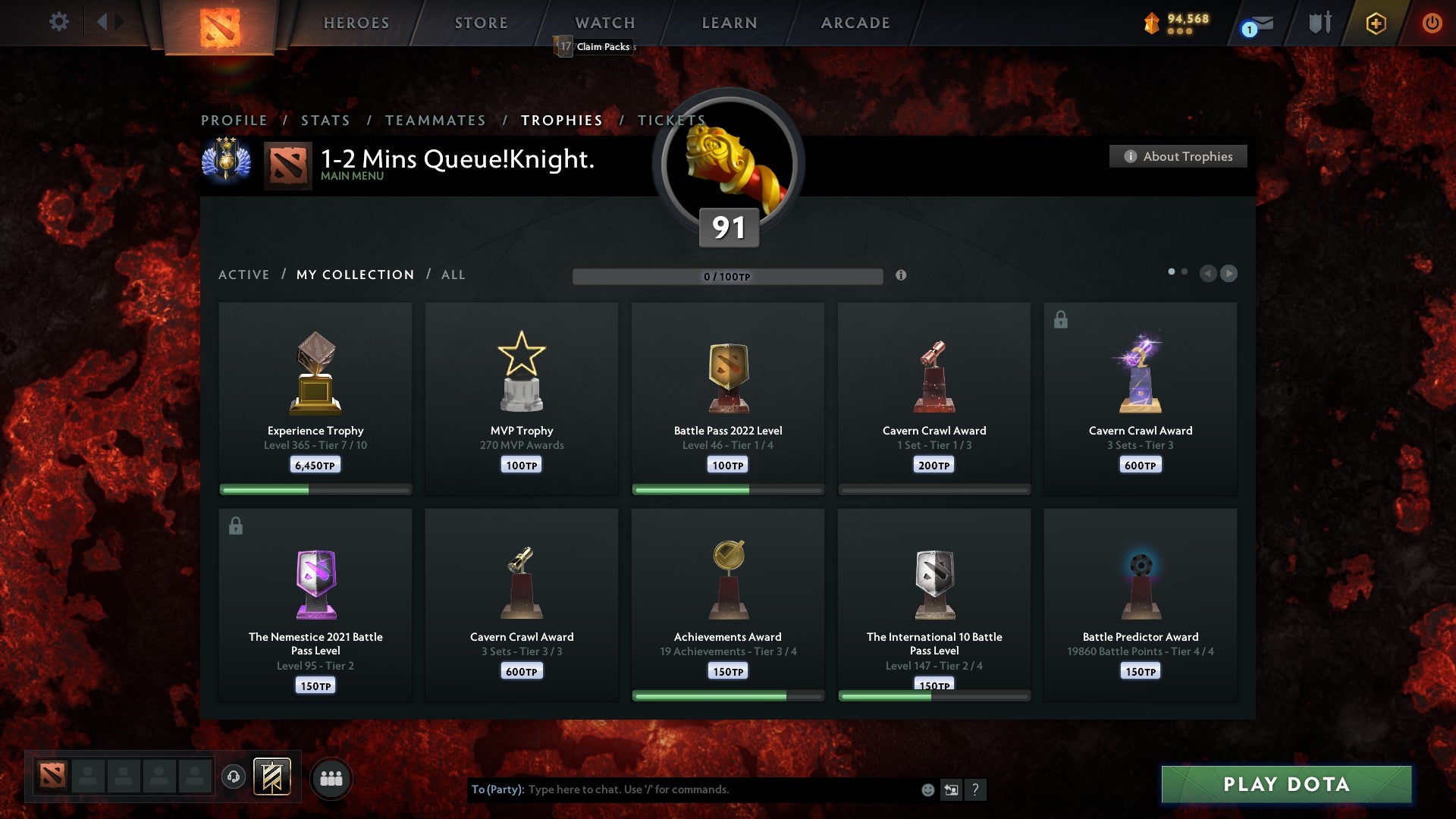Open the chat channel question mark options
Screen dimensions: 1456x819
977,789
